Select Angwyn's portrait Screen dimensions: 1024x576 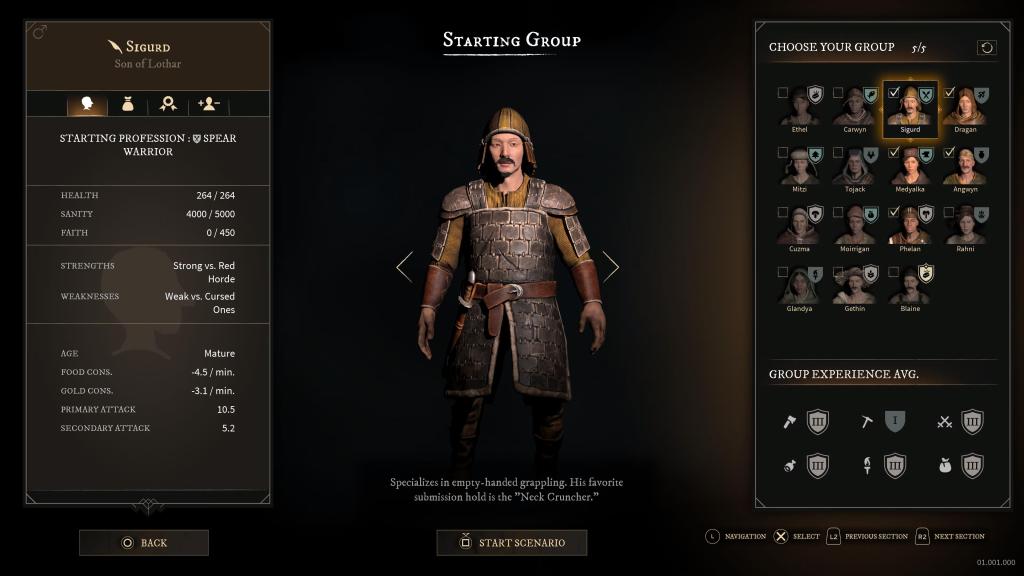965,166
